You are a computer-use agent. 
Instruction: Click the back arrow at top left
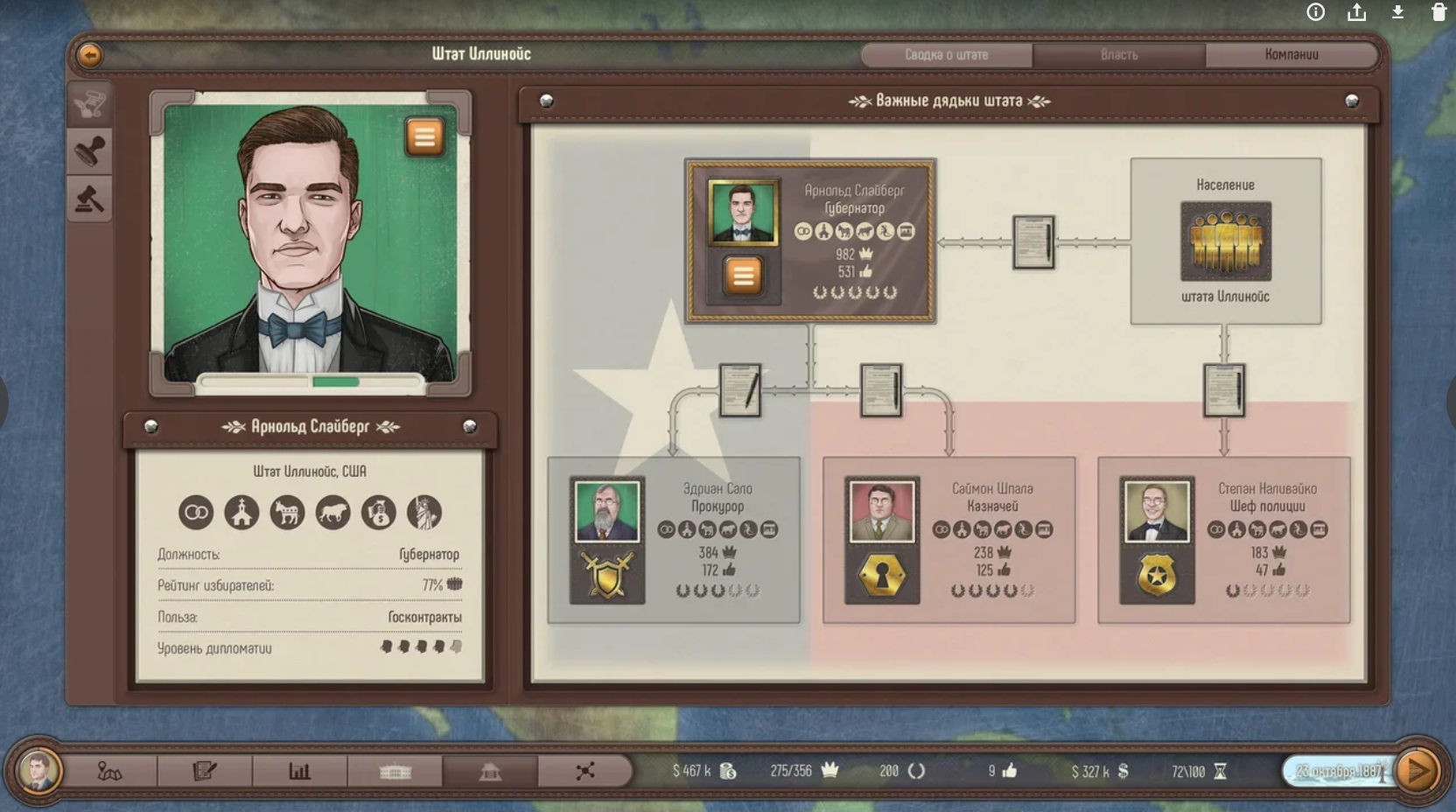tap(89, 54)
